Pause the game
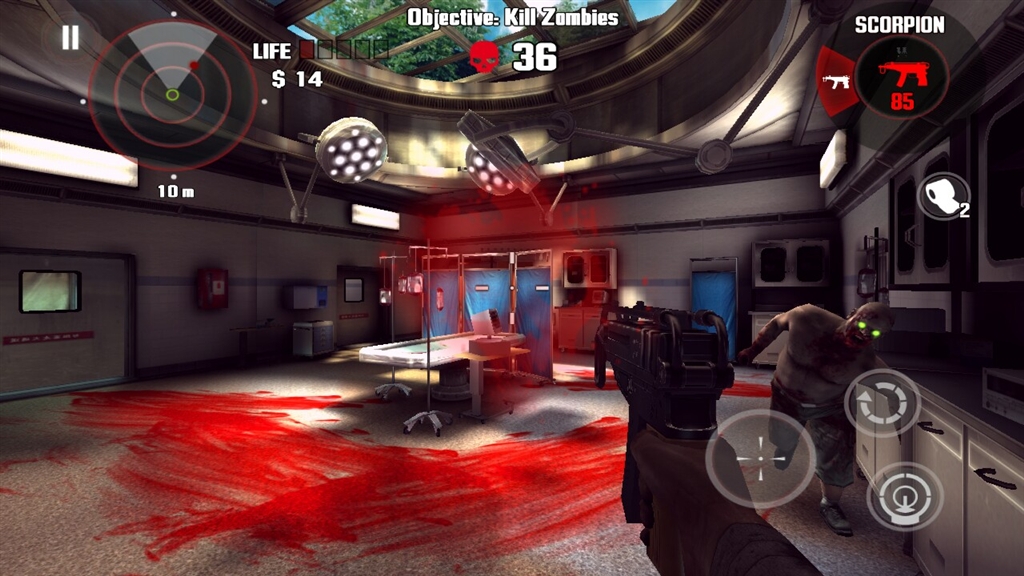This screenshot has height=576, width=1024. (x=70, y=38)
